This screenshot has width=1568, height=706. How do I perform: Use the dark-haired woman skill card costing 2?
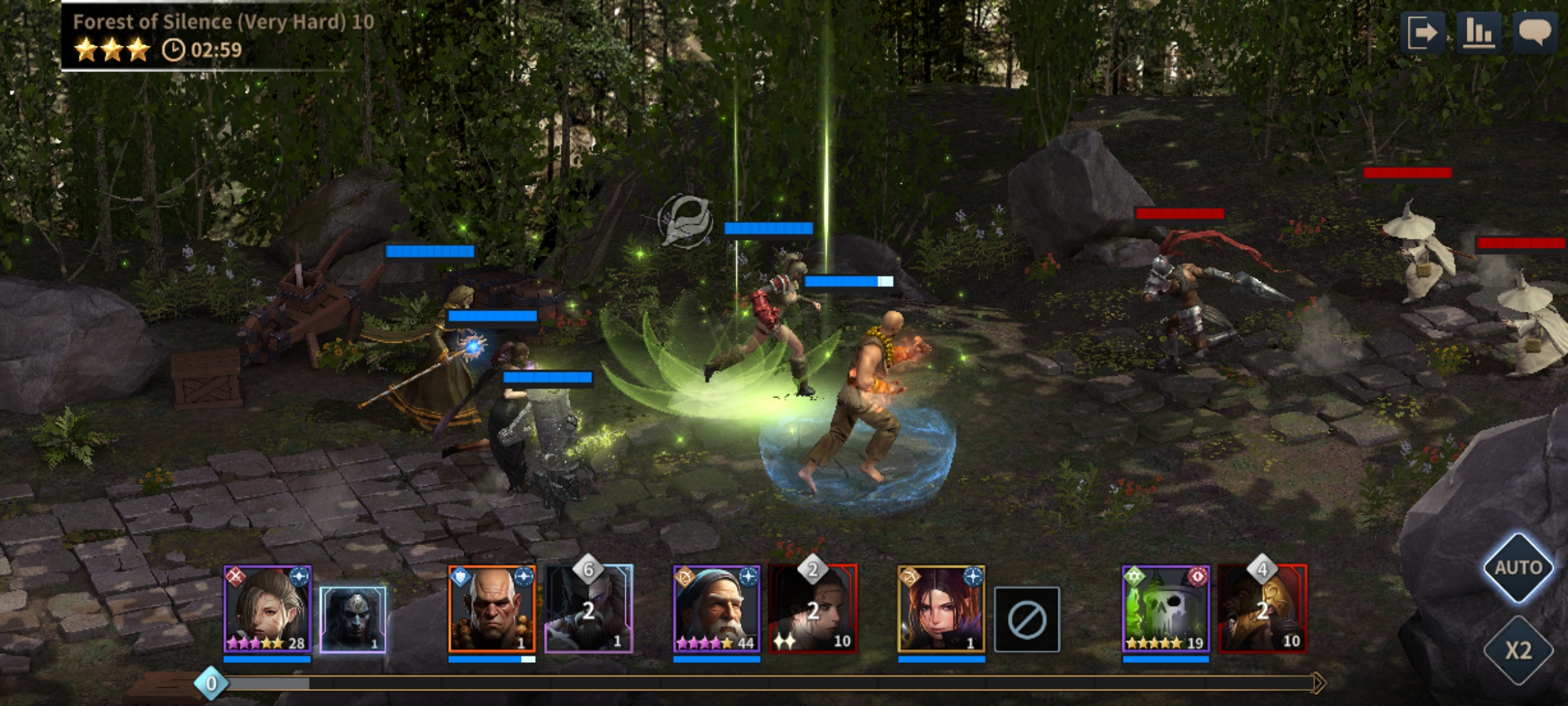point(813,609)
